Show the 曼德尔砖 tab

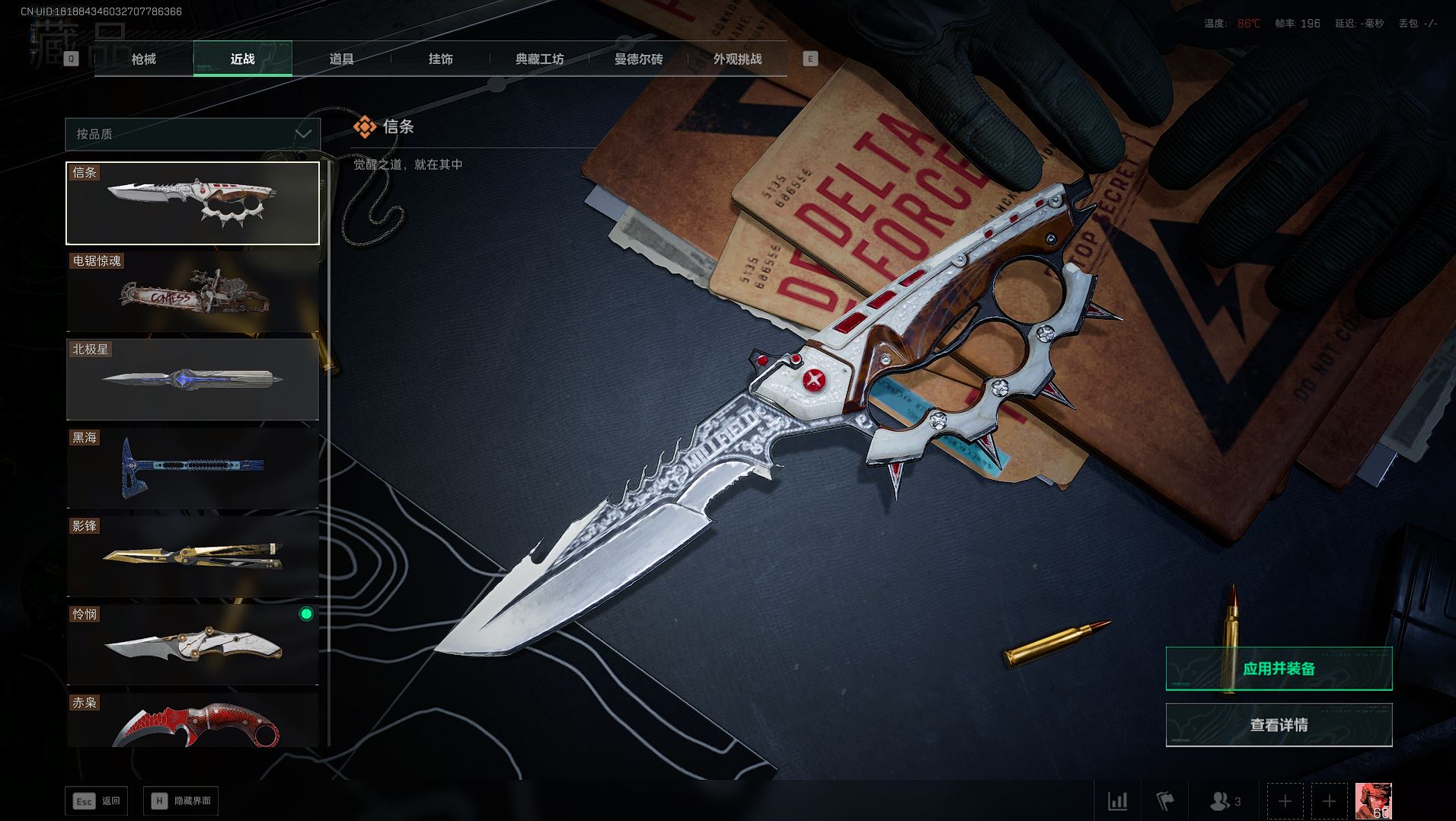(x=639, y=59)
